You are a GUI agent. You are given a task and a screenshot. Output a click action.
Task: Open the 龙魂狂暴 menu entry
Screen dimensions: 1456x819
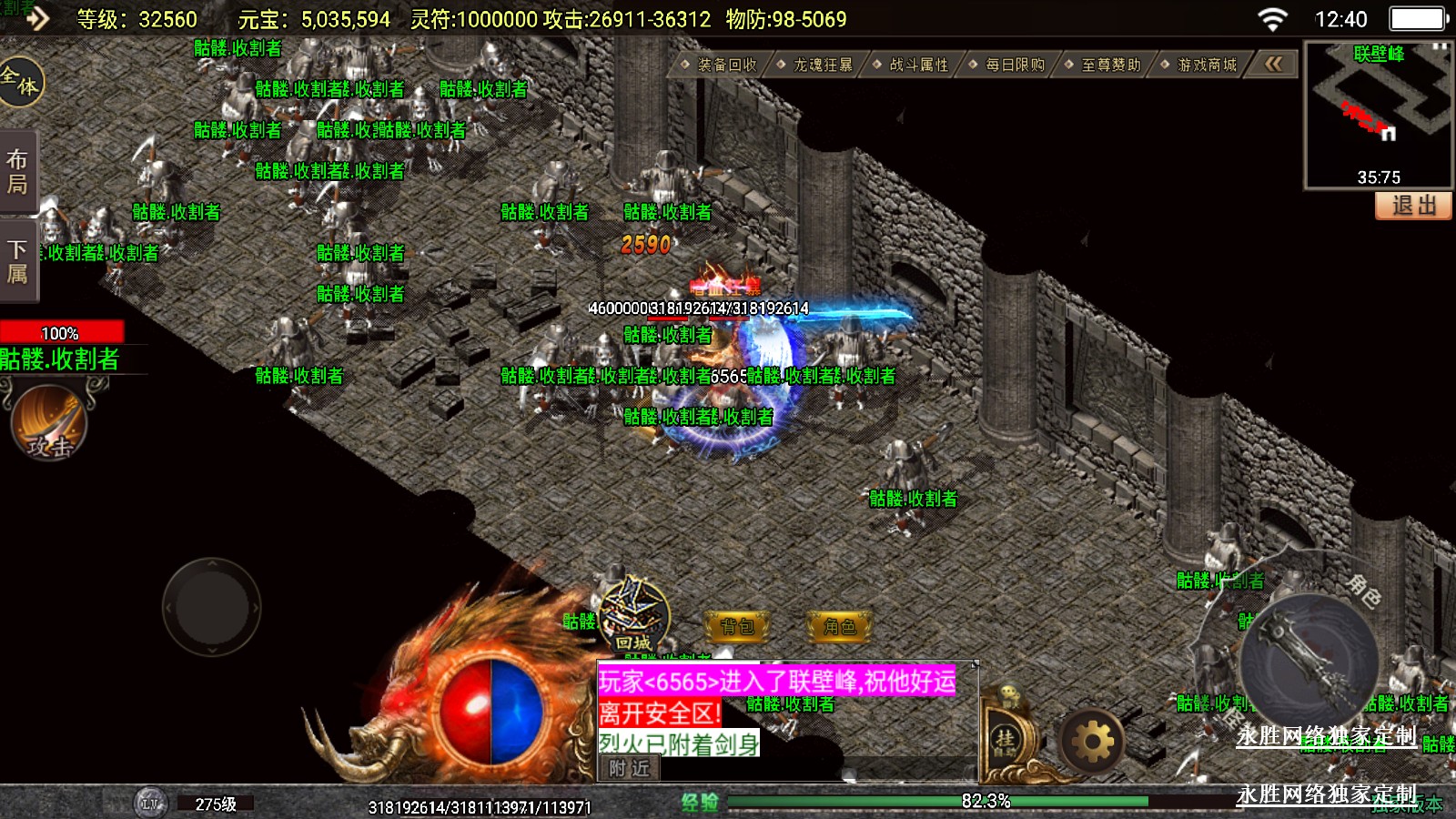pyautogui.click(x=822, y=65)
